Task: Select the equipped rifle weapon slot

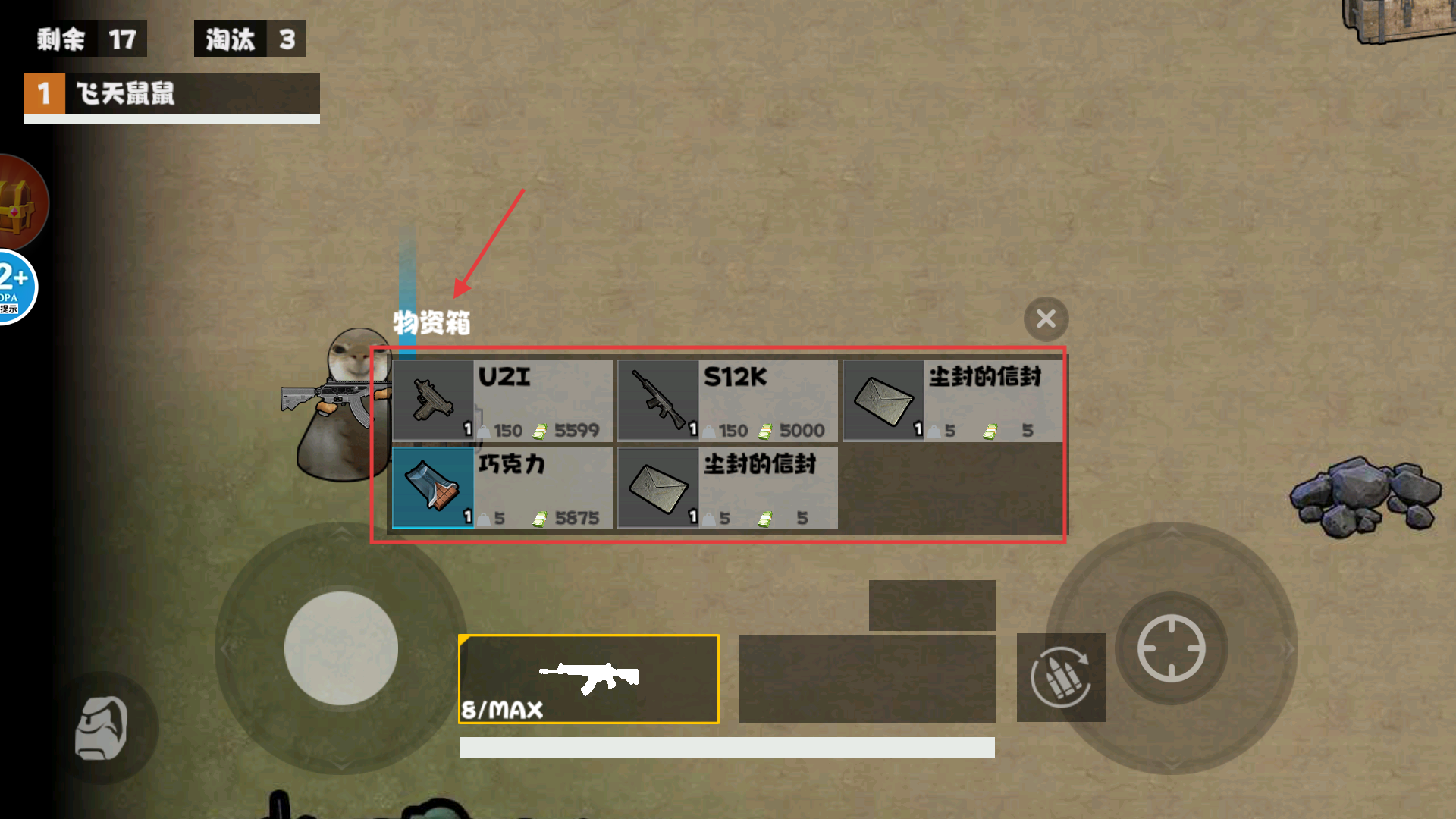Action: tap(588, 679)
